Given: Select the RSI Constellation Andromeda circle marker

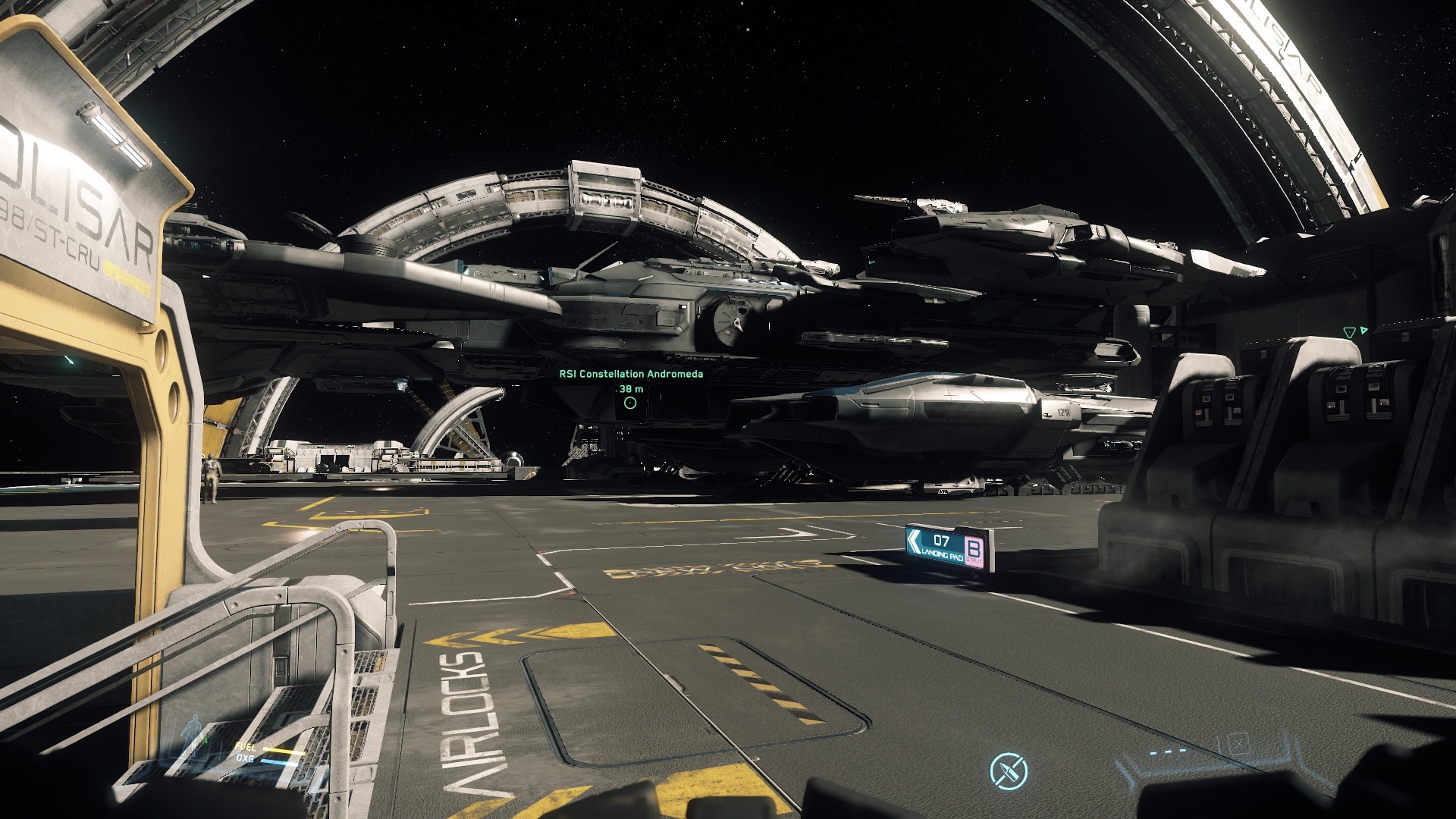Looking at the screenshot, I should pos(630,403).
